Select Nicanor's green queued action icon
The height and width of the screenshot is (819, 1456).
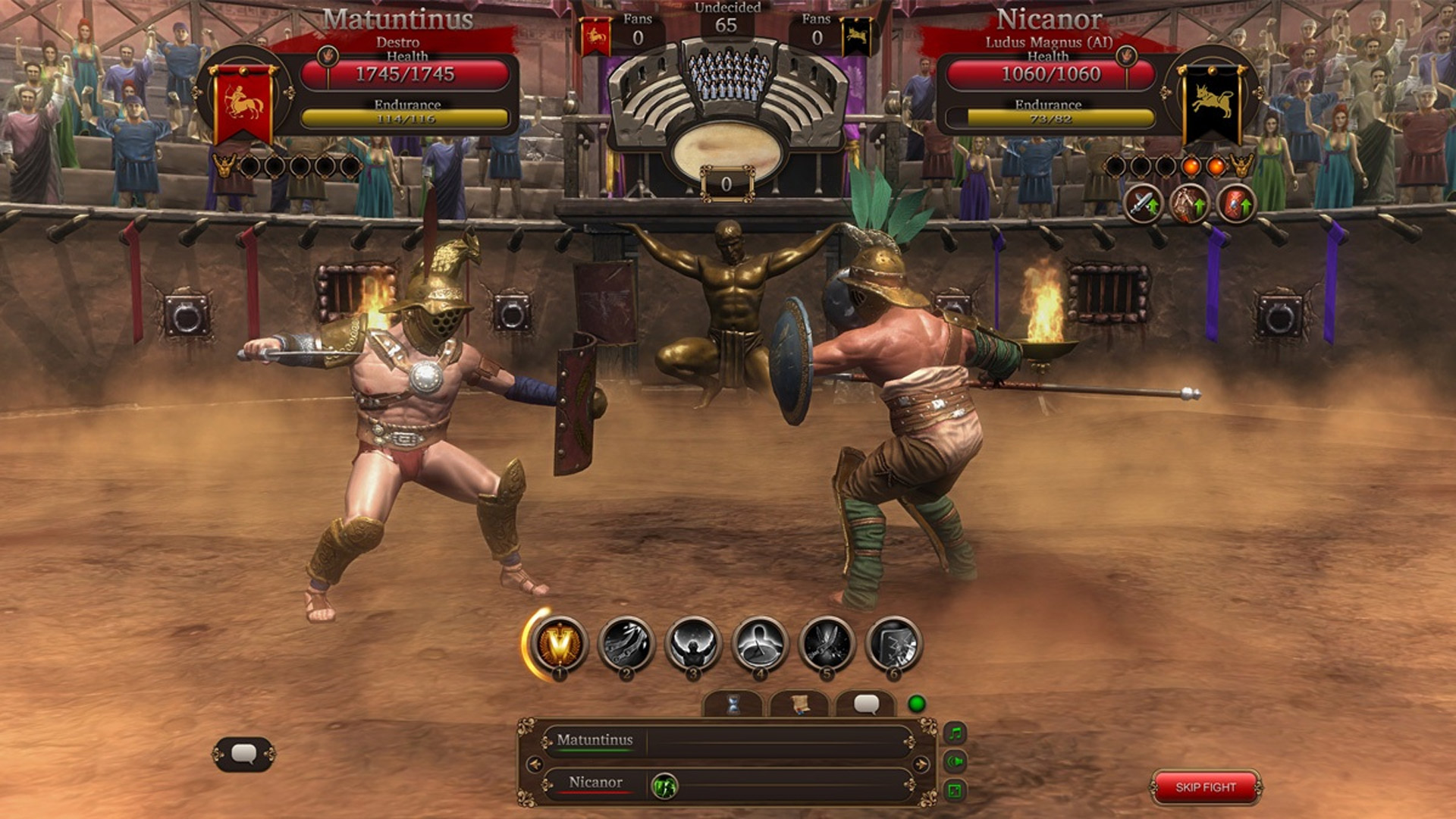(664, 786)
